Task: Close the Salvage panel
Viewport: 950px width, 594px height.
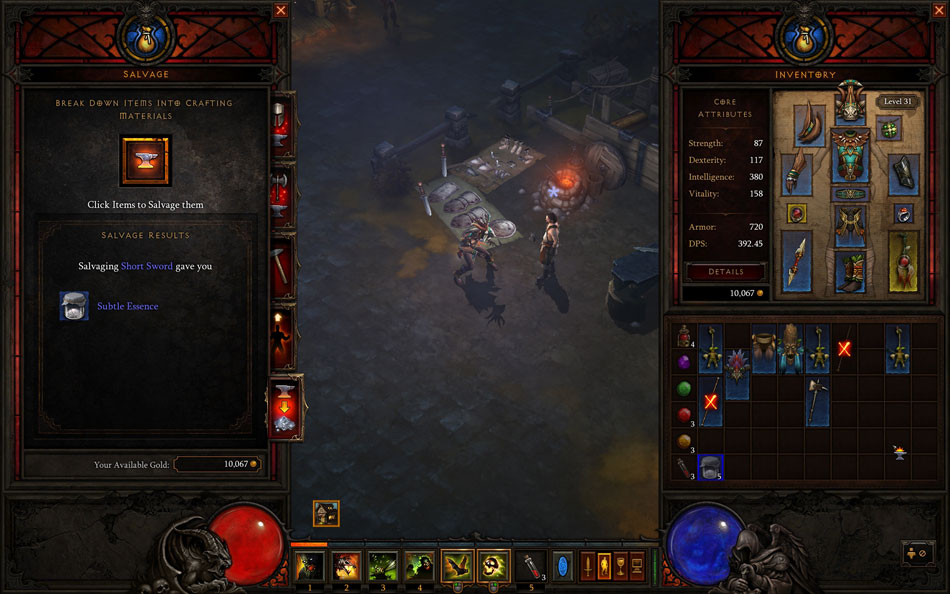Action: [281, 10]
